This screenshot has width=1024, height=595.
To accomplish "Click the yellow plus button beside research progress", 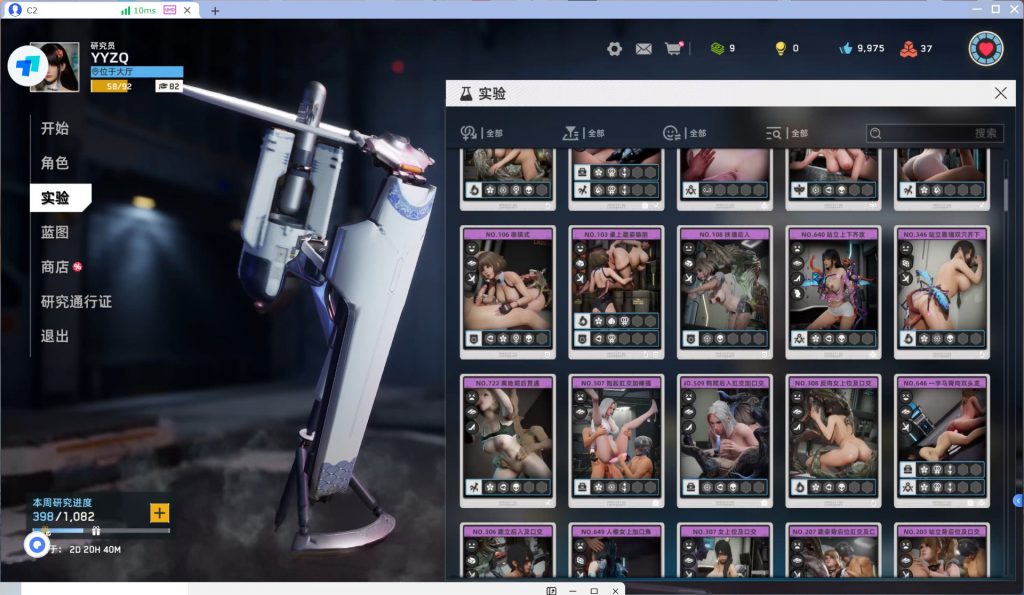I will [159, 513].
